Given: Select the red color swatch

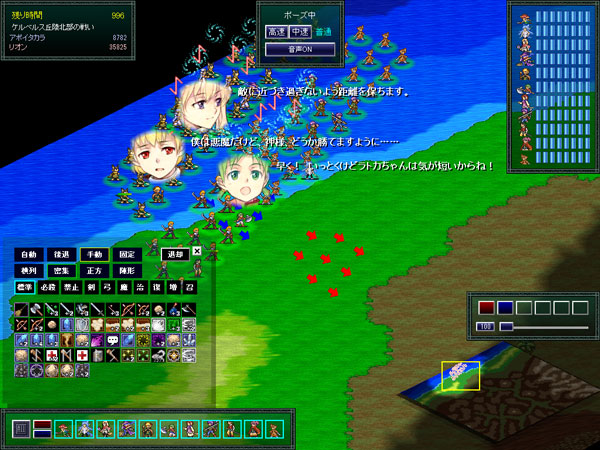Looking at the screenshot, I should point(486,307).
